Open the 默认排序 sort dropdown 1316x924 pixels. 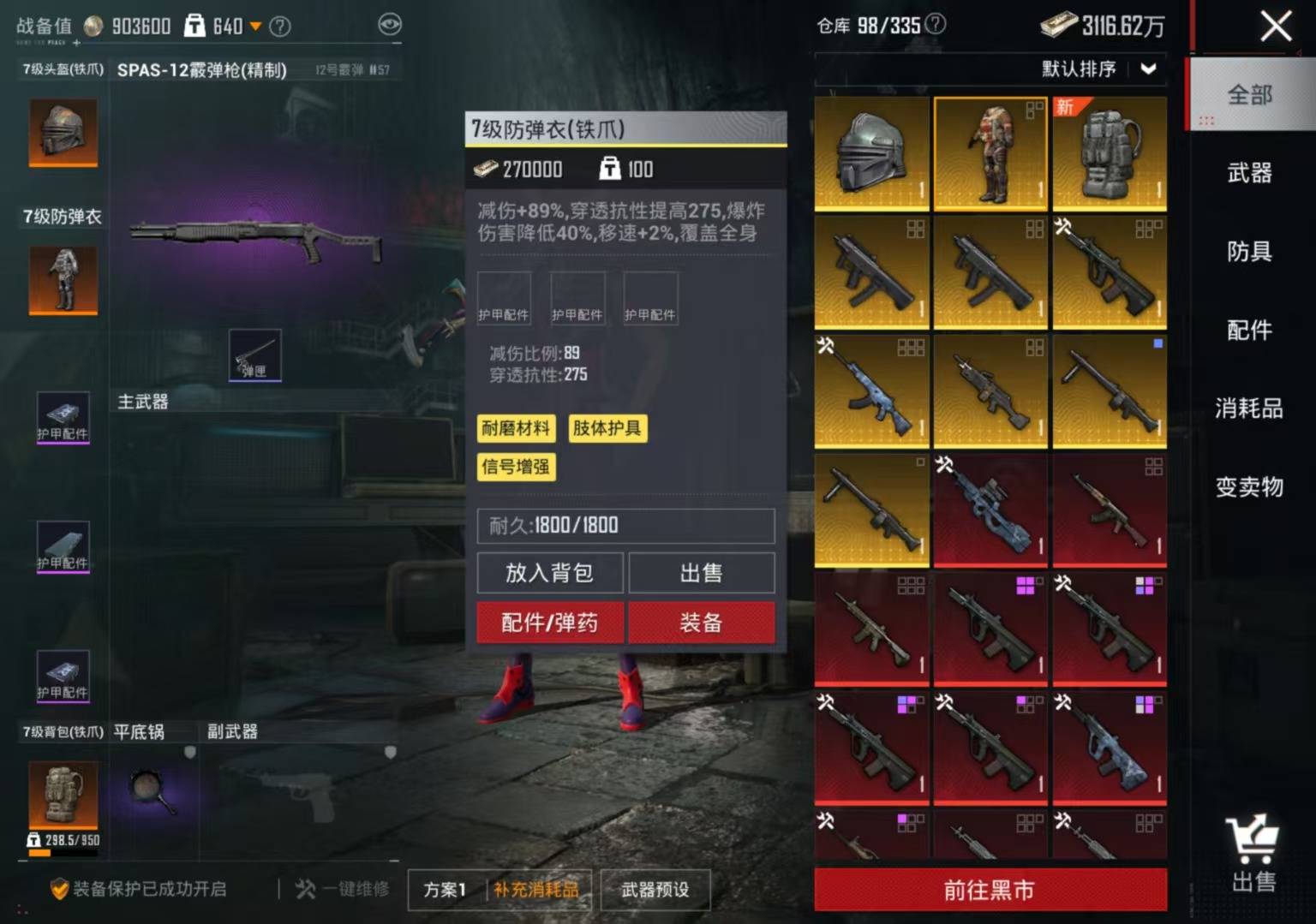(1098, 69)
